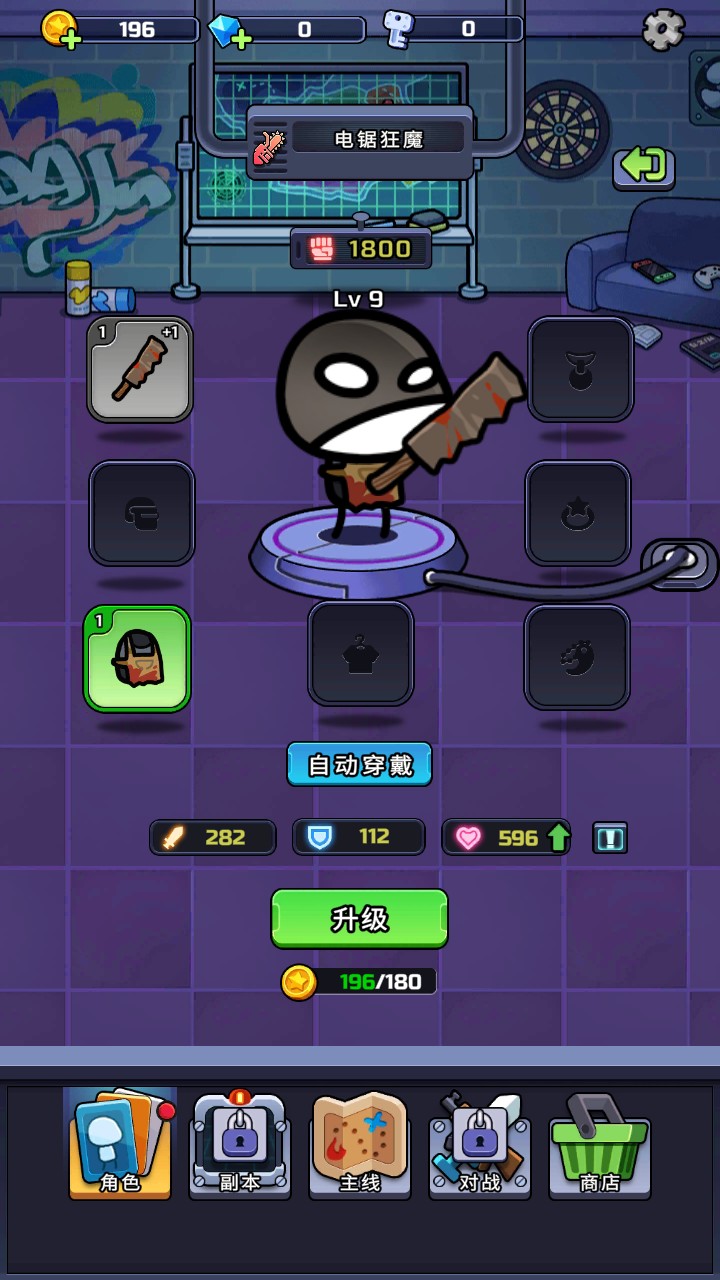Select the empty helmet equipment slot

click(x=142, y=513)
